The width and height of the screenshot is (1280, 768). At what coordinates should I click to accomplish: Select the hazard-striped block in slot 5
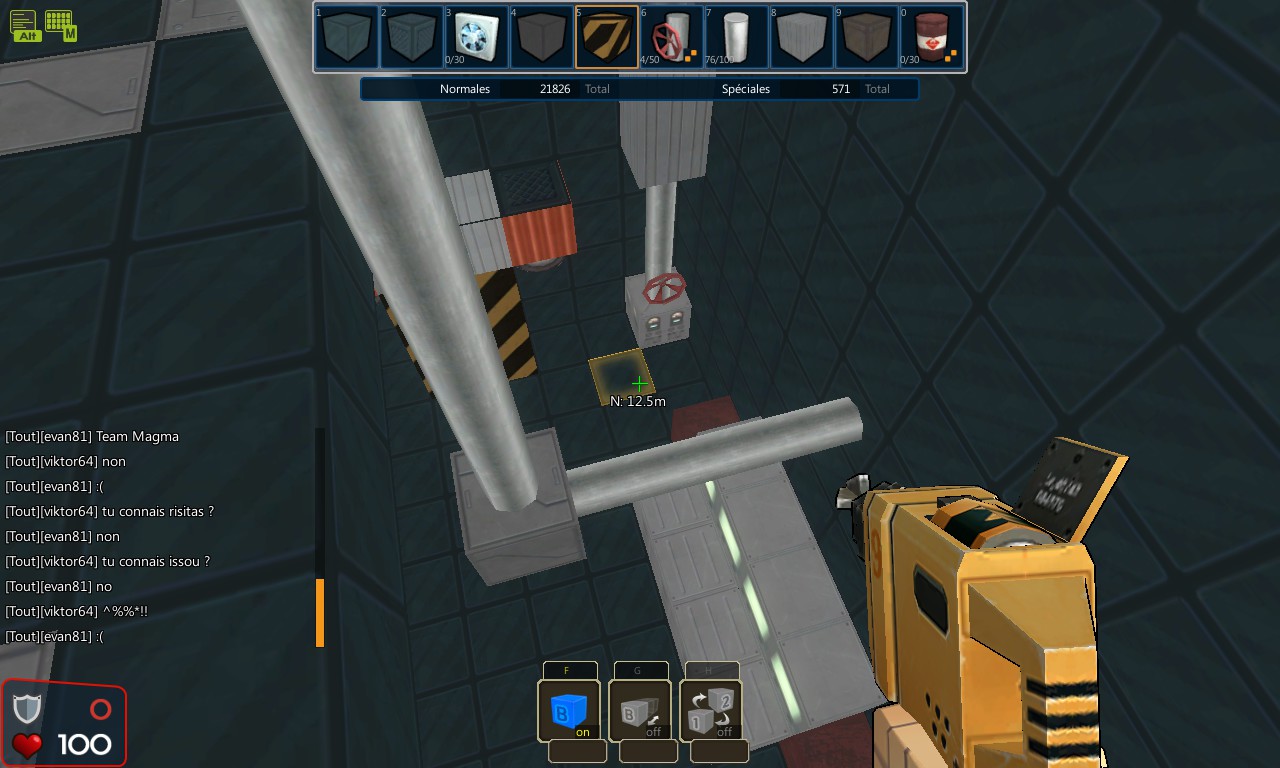(x=607, y=35)
